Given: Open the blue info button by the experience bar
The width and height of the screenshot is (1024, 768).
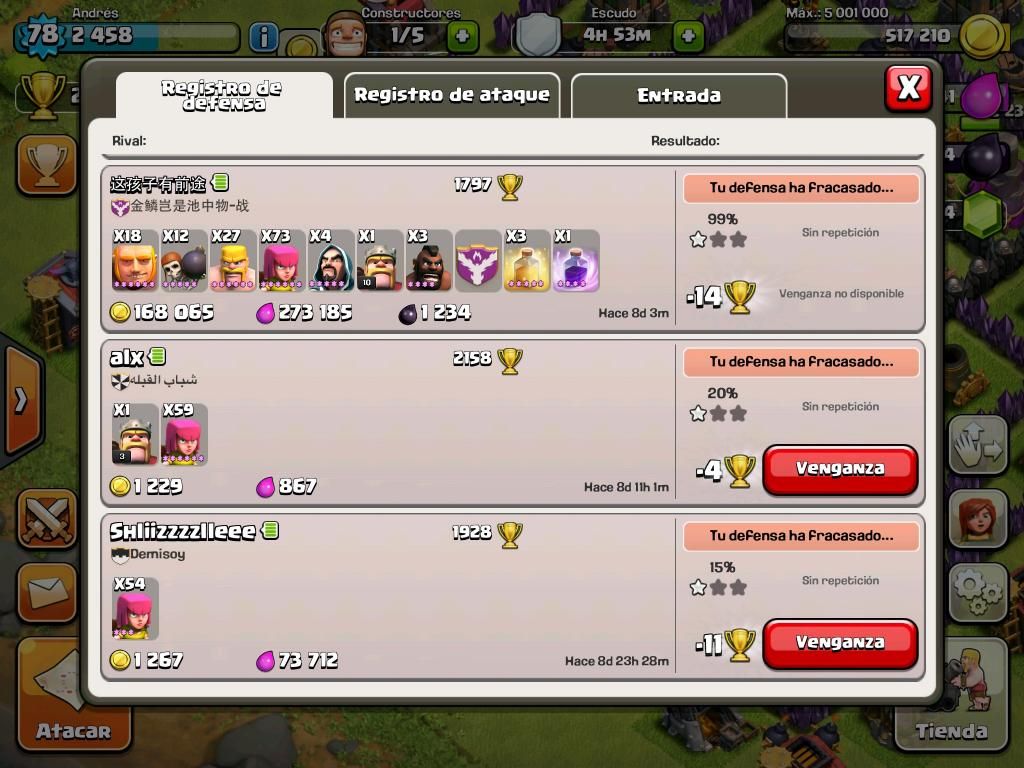Looking at the screenshot, I should [x=263, y=38].
